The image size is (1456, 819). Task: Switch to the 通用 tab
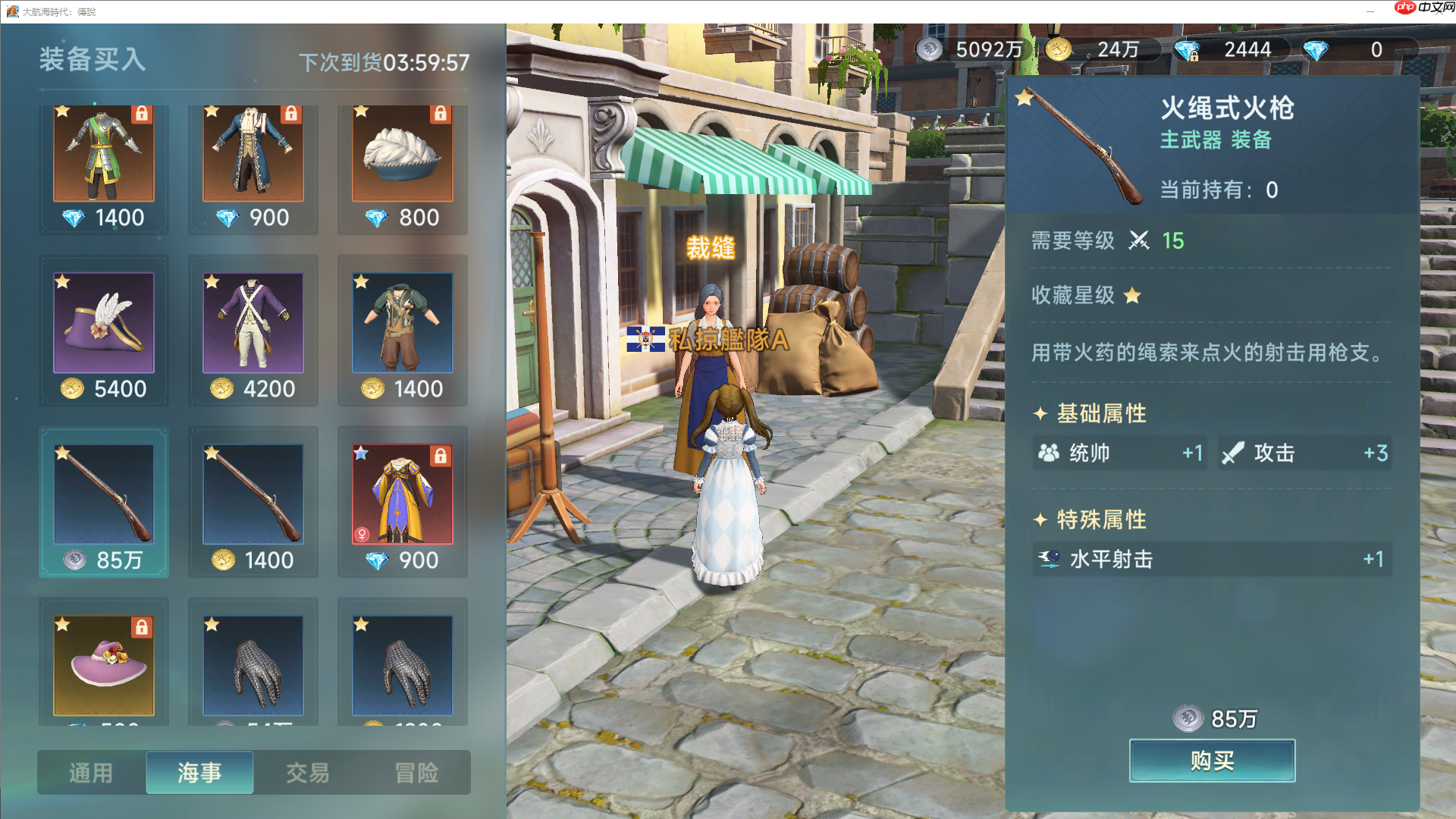click(91, 773)
